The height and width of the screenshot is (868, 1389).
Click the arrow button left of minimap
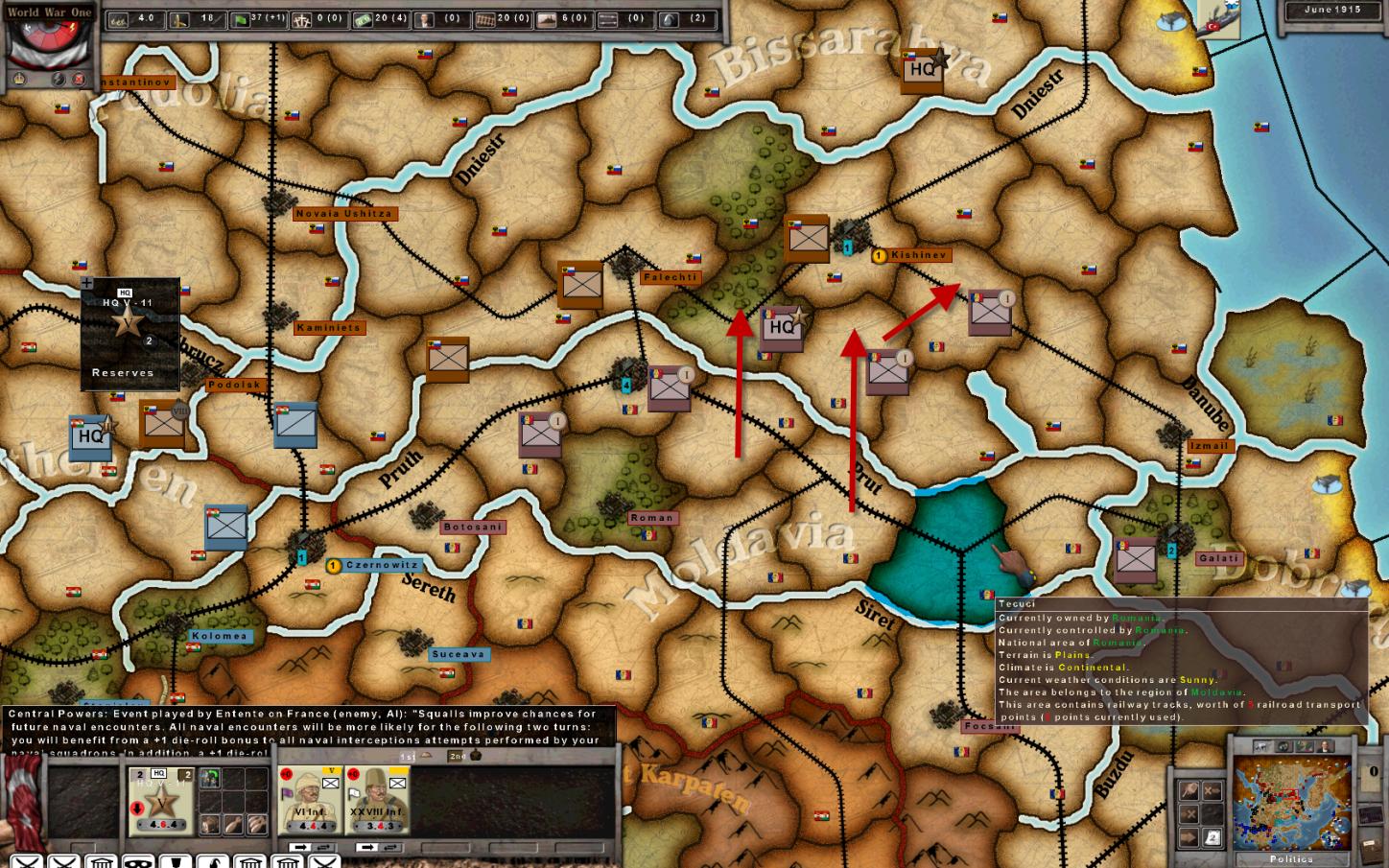click(x=1189, y=837)
